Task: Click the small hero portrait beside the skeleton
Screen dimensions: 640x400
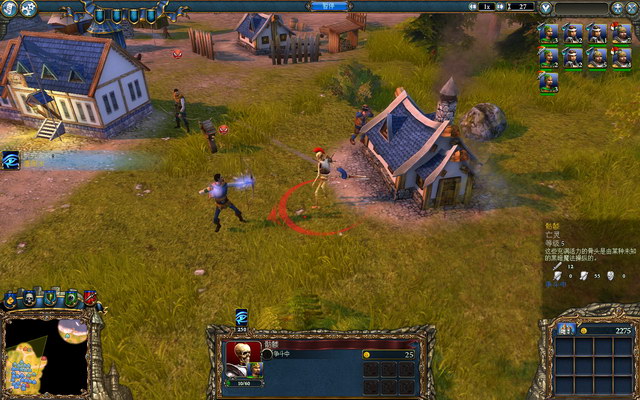Action: tap(255, 369)
